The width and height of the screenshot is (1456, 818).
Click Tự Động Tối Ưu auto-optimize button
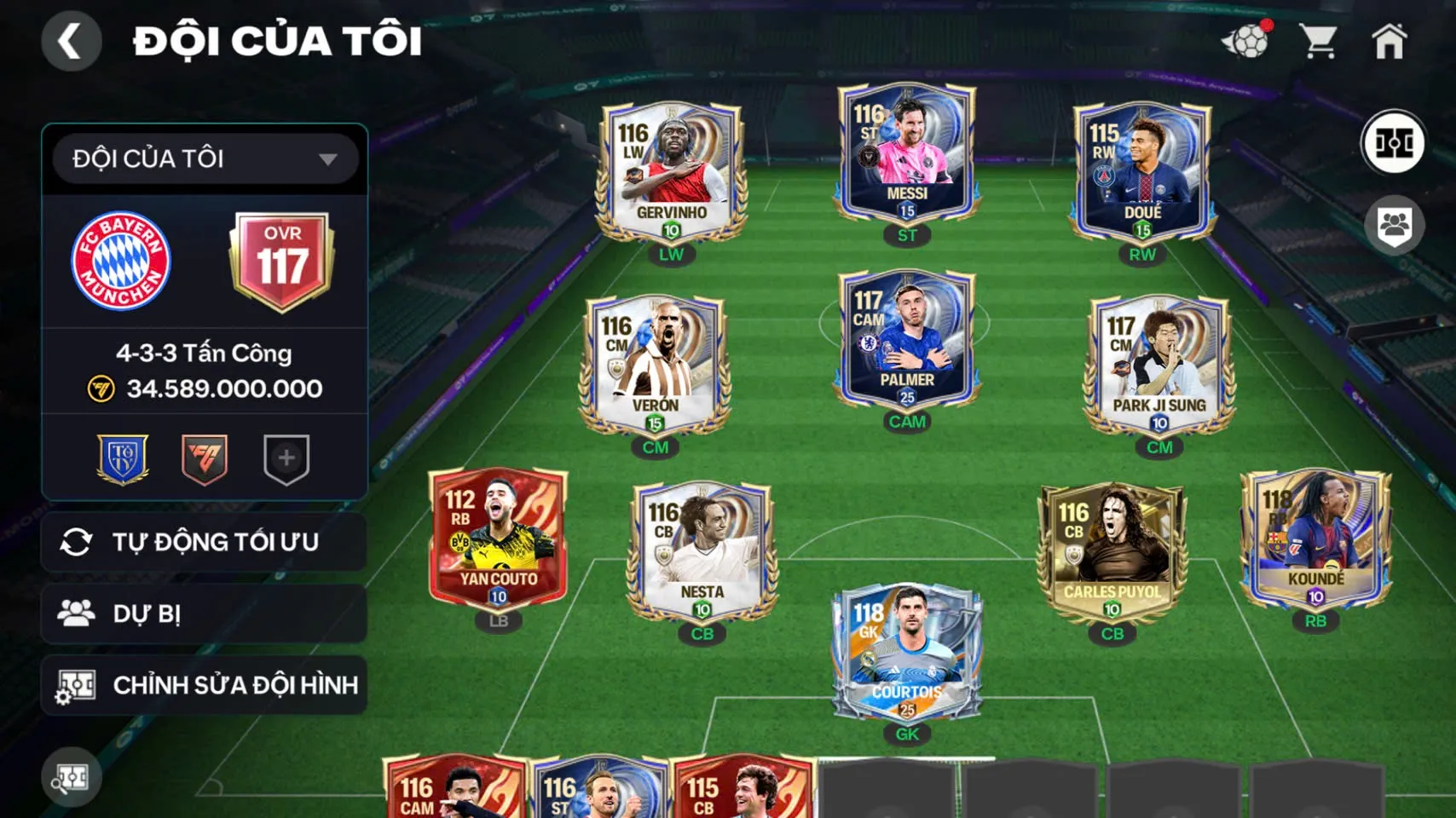tap(205, 542)
